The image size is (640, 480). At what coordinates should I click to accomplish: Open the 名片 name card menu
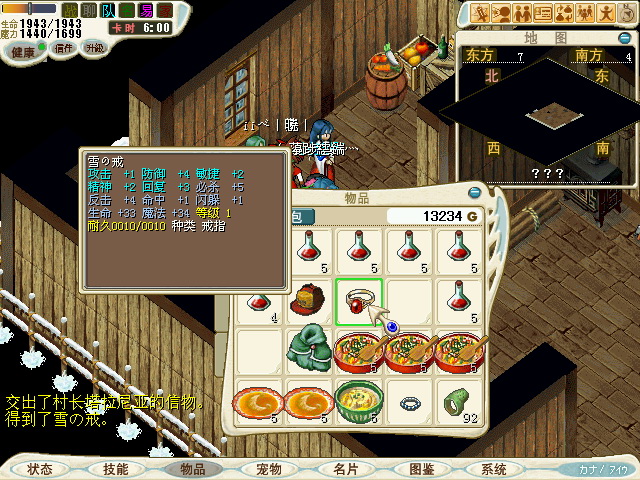346,468
